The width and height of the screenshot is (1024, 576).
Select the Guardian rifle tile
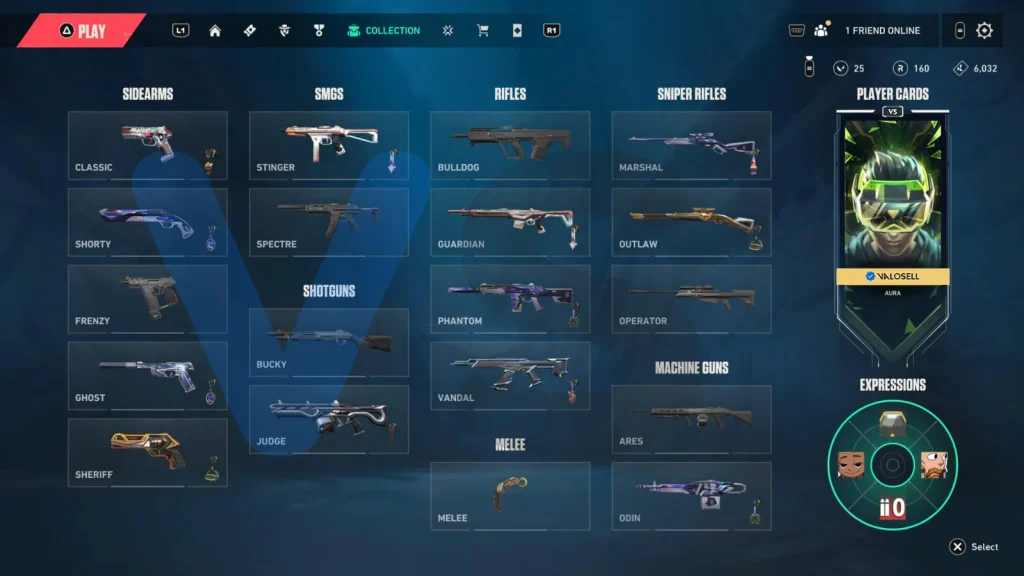click(x=510, y=222)
